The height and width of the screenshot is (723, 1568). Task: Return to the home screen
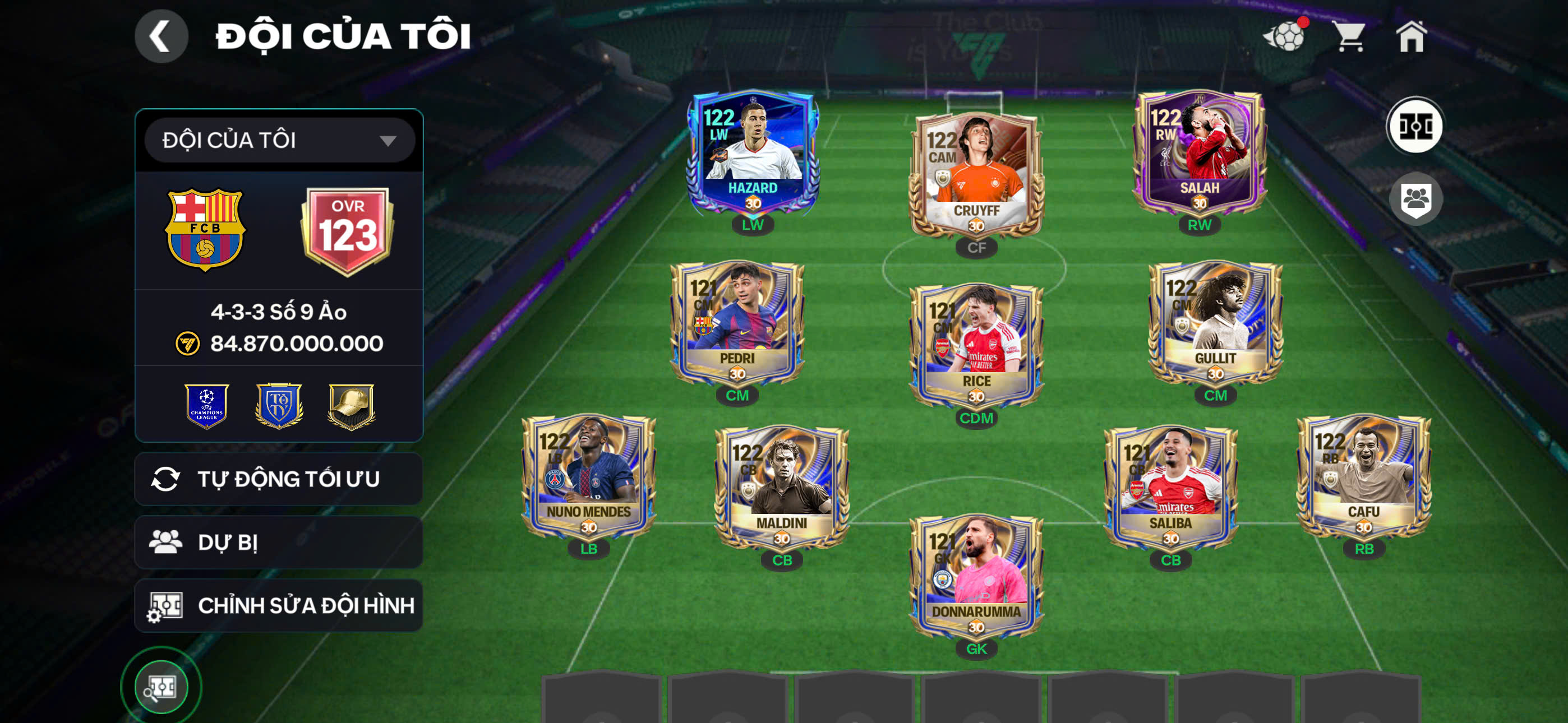coord(1411,36)
